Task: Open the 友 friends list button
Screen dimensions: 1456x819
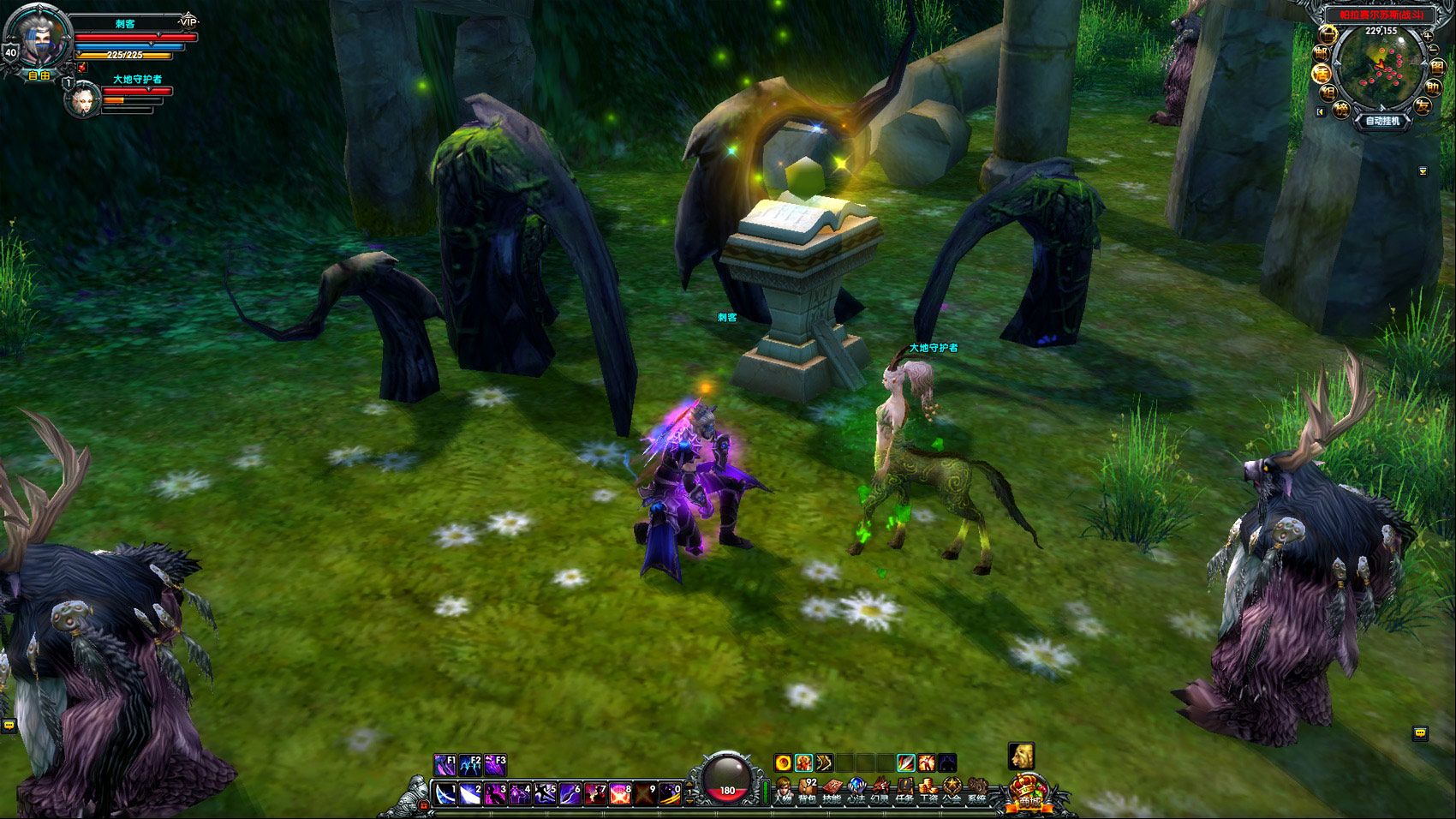Action: click(x=1423, y=106)
